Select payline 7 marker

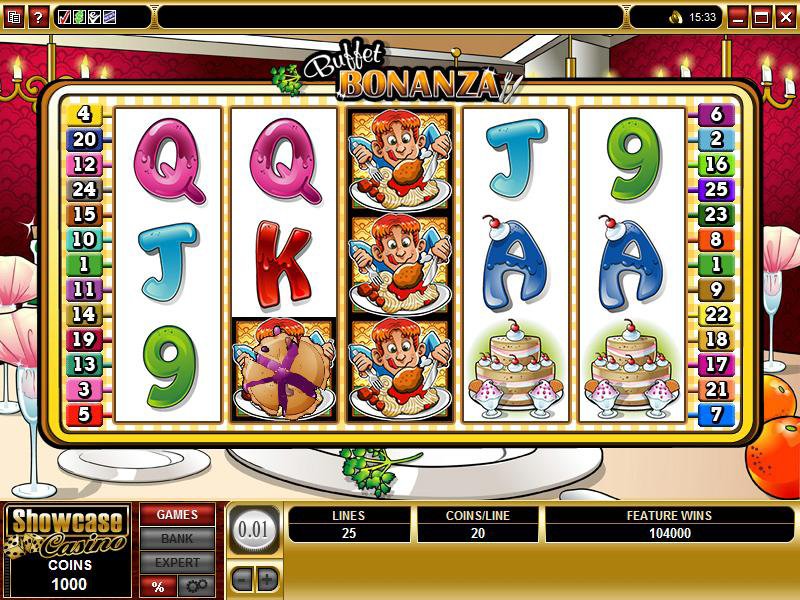point(716,414)
